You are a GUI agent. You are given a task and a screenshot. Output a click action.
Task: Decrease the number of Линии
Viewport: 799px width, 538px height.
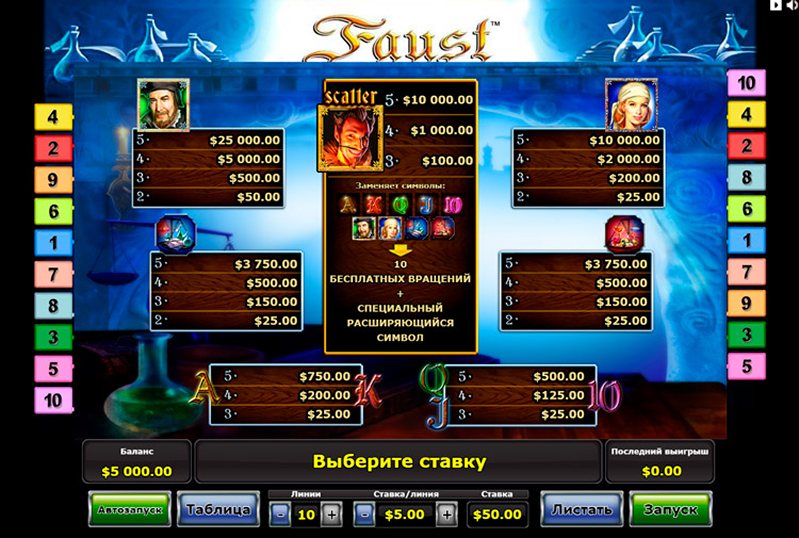pos(280,514)
